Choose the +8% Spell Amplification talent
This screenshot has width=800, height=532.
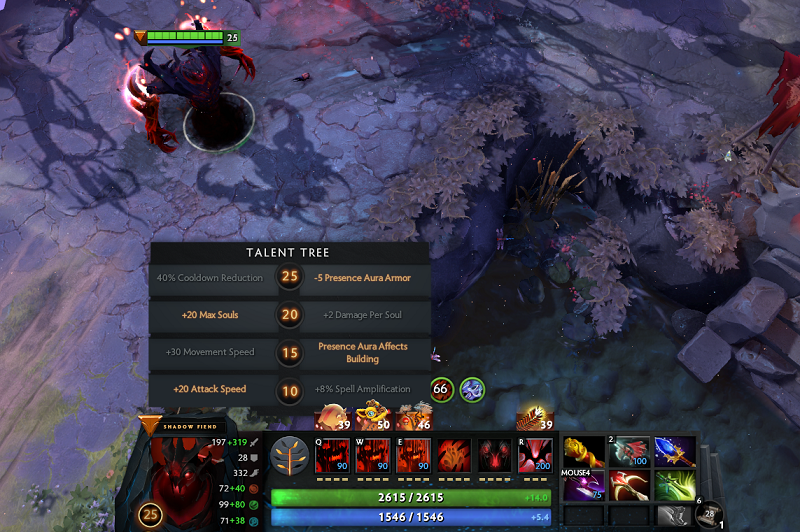(x=364, y=389)
